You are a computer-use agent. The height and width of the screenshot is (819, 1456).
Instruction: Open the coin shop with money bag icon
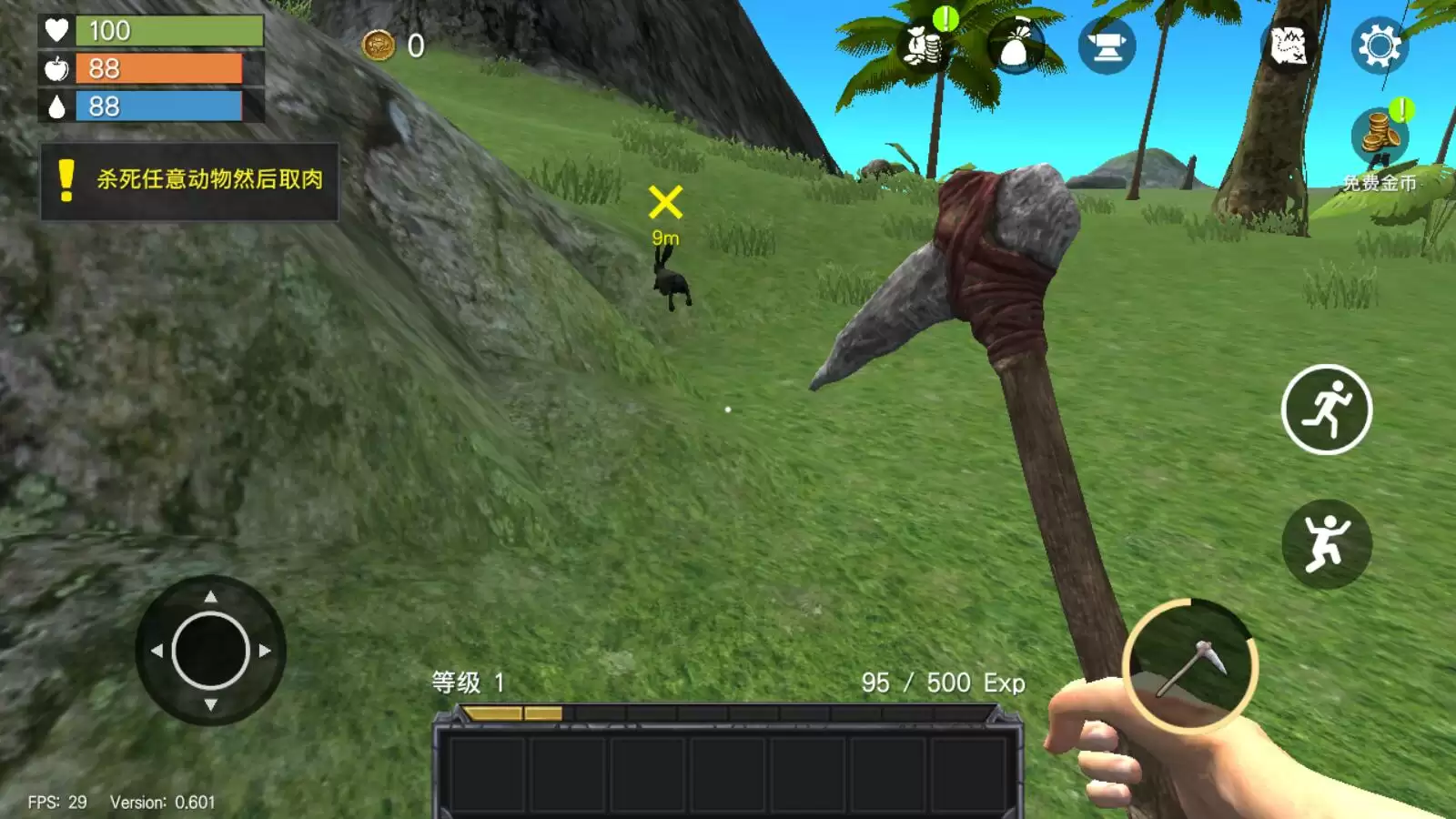click(925, 45)
